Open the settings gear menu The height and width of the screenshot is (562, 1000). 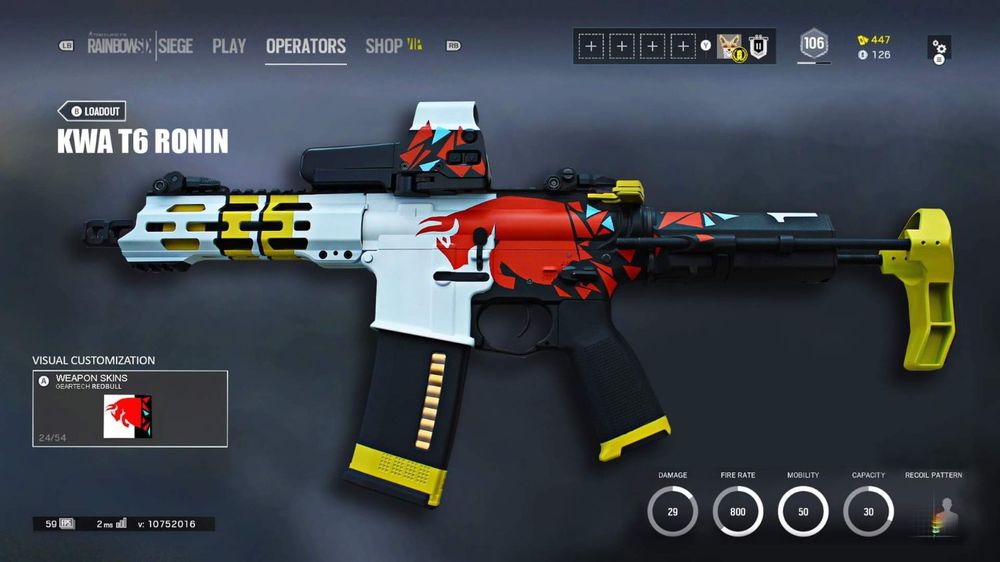[939, 48]
